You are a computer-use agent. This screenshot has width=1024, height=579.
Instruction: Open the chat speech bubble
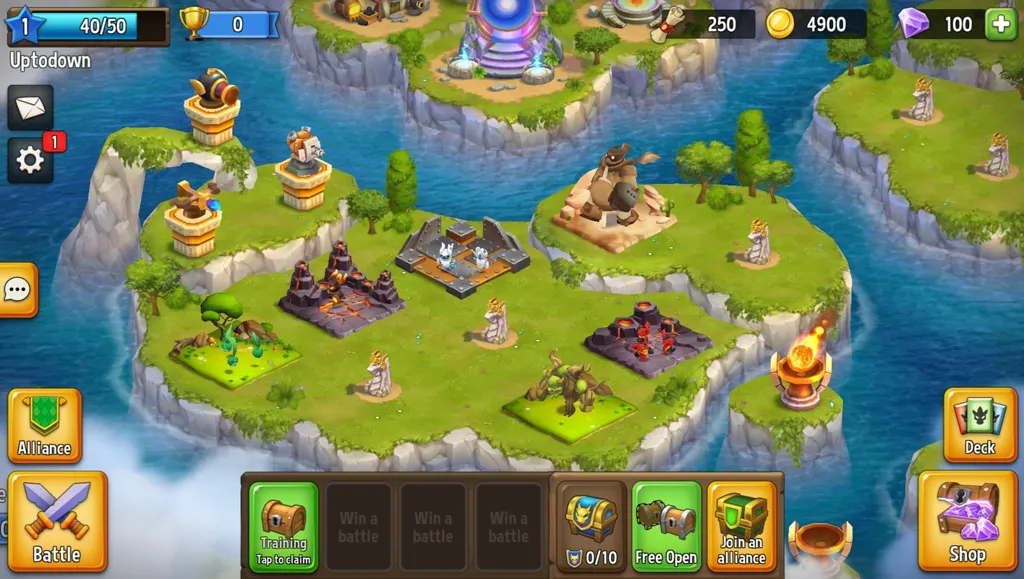point(17,290)
